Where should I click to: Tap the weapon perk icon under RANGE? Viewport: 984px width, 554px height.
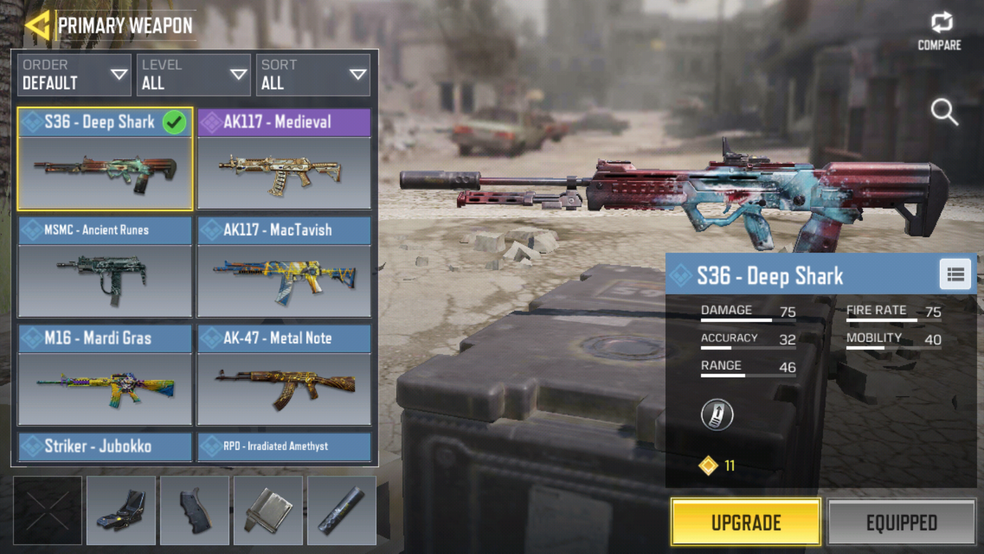pyautogui.click(x=715, y=415)
